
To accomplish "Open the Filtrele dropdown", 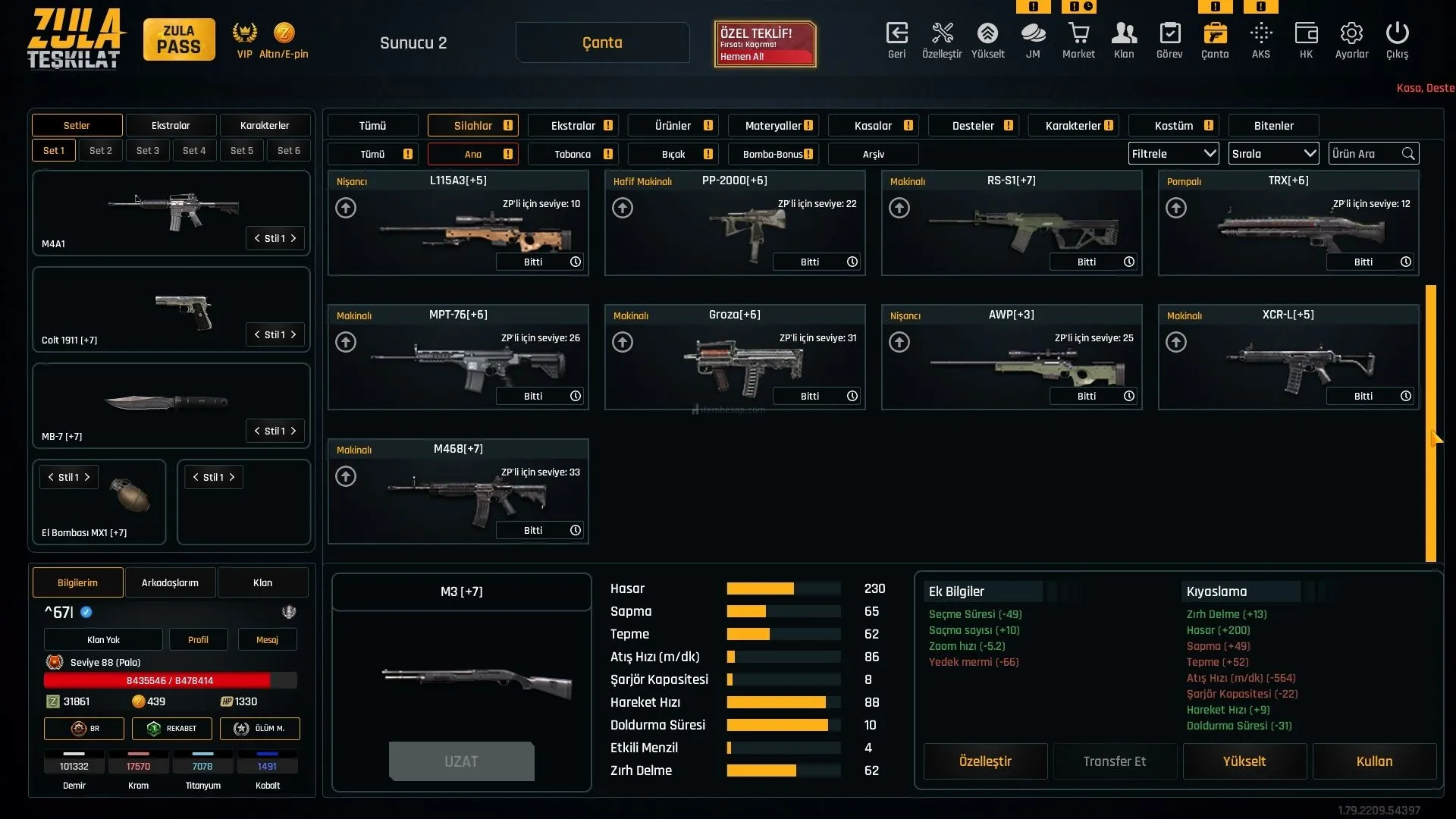I will [1173, 154].
